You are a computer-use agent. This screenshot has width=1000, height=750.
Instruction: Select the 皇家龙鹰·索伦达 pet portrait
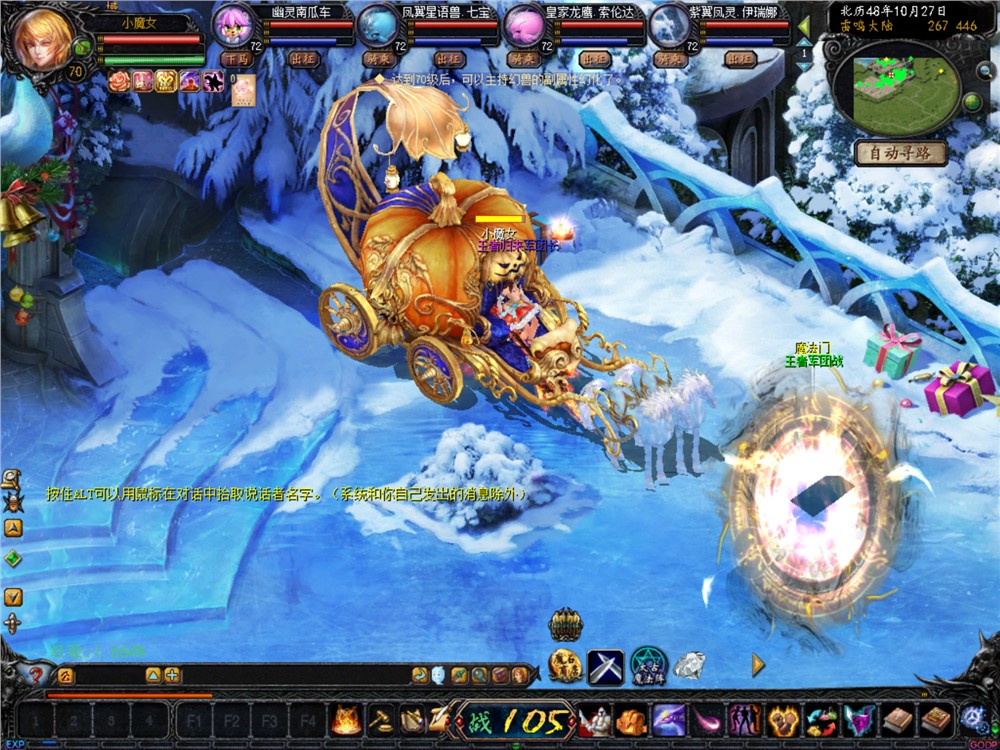coord(524,27)
